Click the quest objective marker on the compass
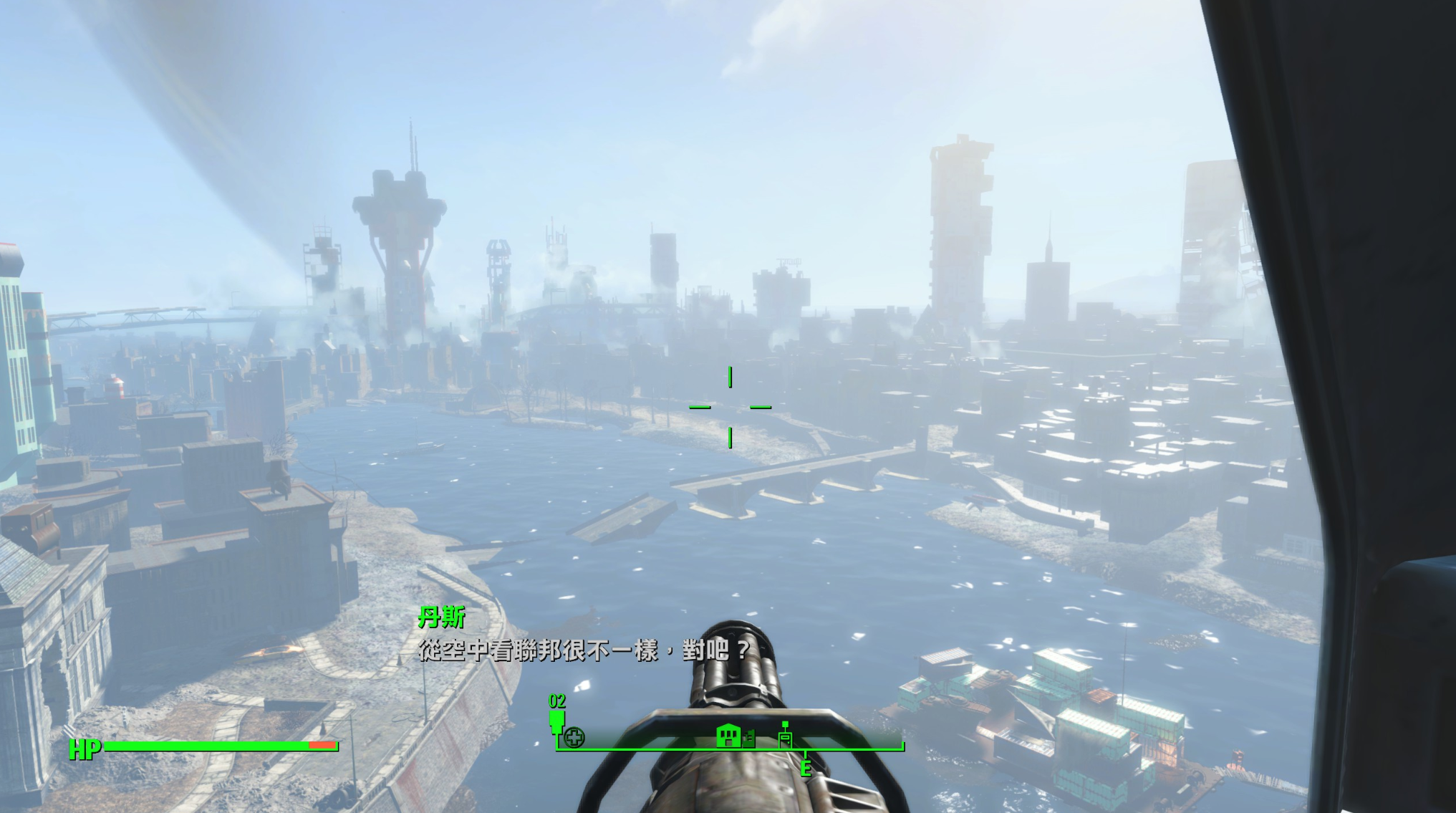Image resolution: width=1456 pixels, height=813 pixels. click(556, 718)
